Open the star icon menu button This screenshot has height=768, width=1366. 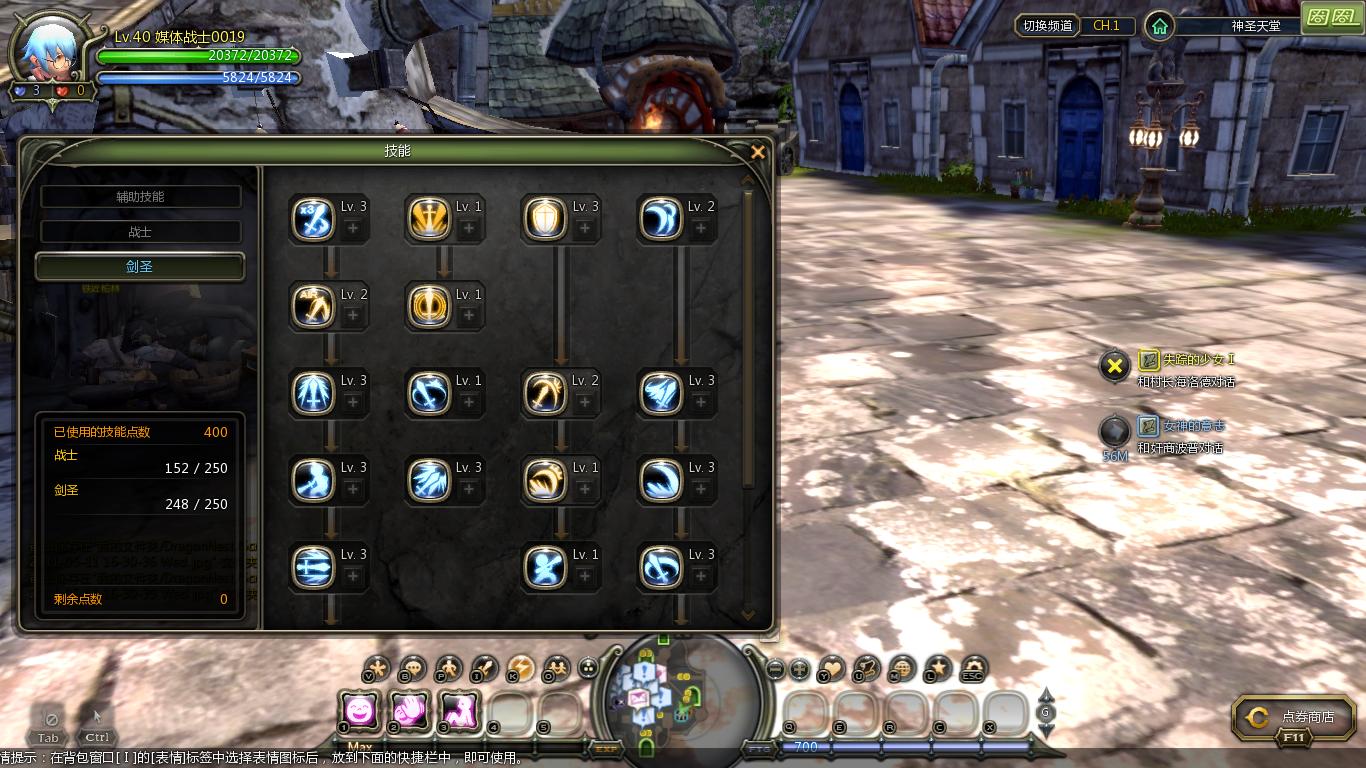937,668
